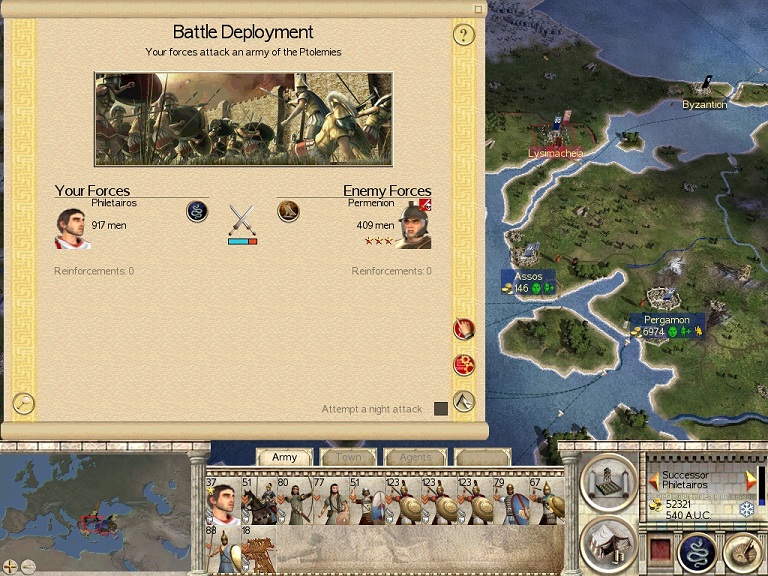Screen dimensions: 768x576
Task: Switch to the Army tab
Action: [285, 457]
